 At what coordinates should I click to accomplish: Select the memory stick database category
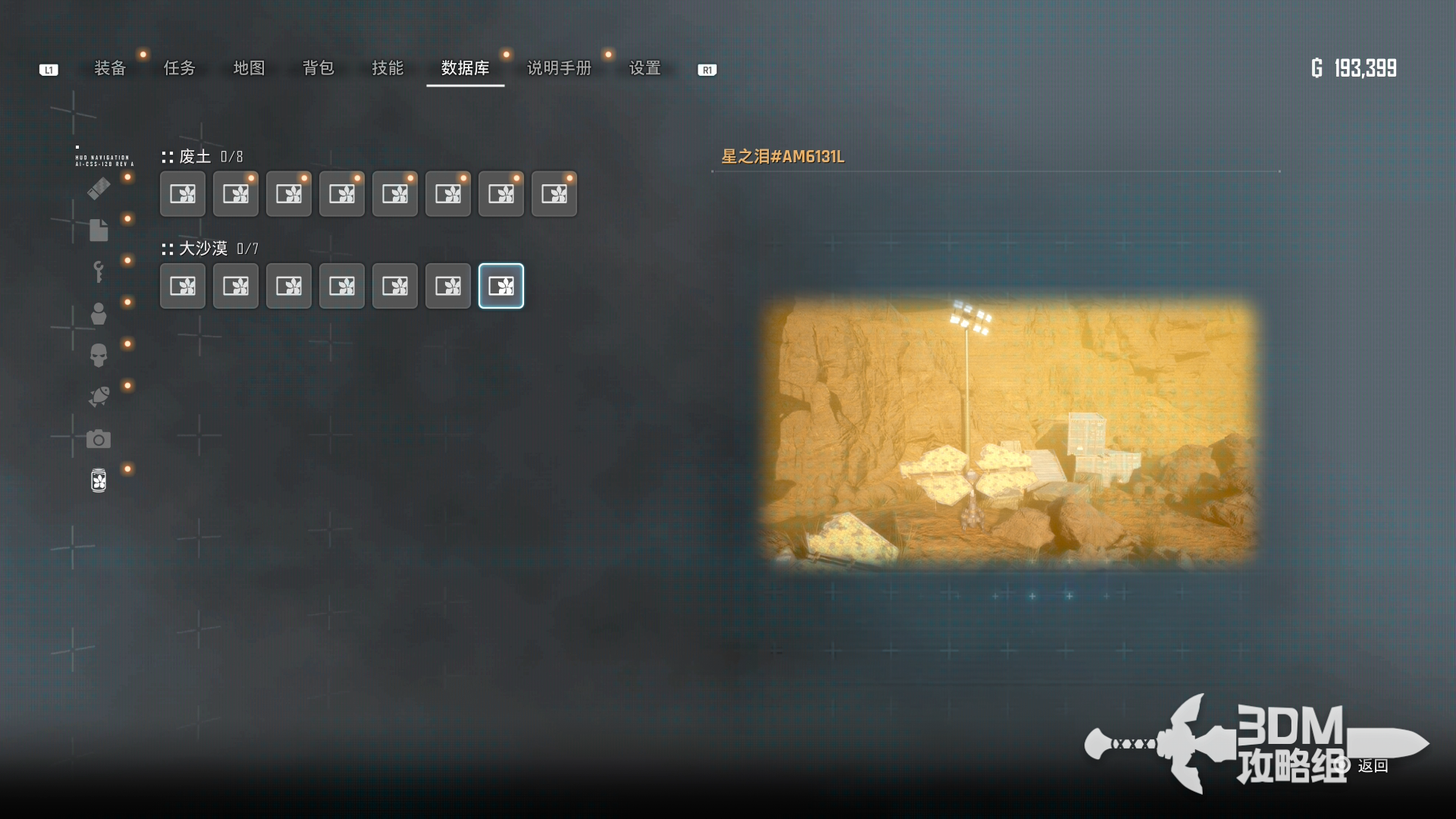pyautogui.click(x=99, y=188)
